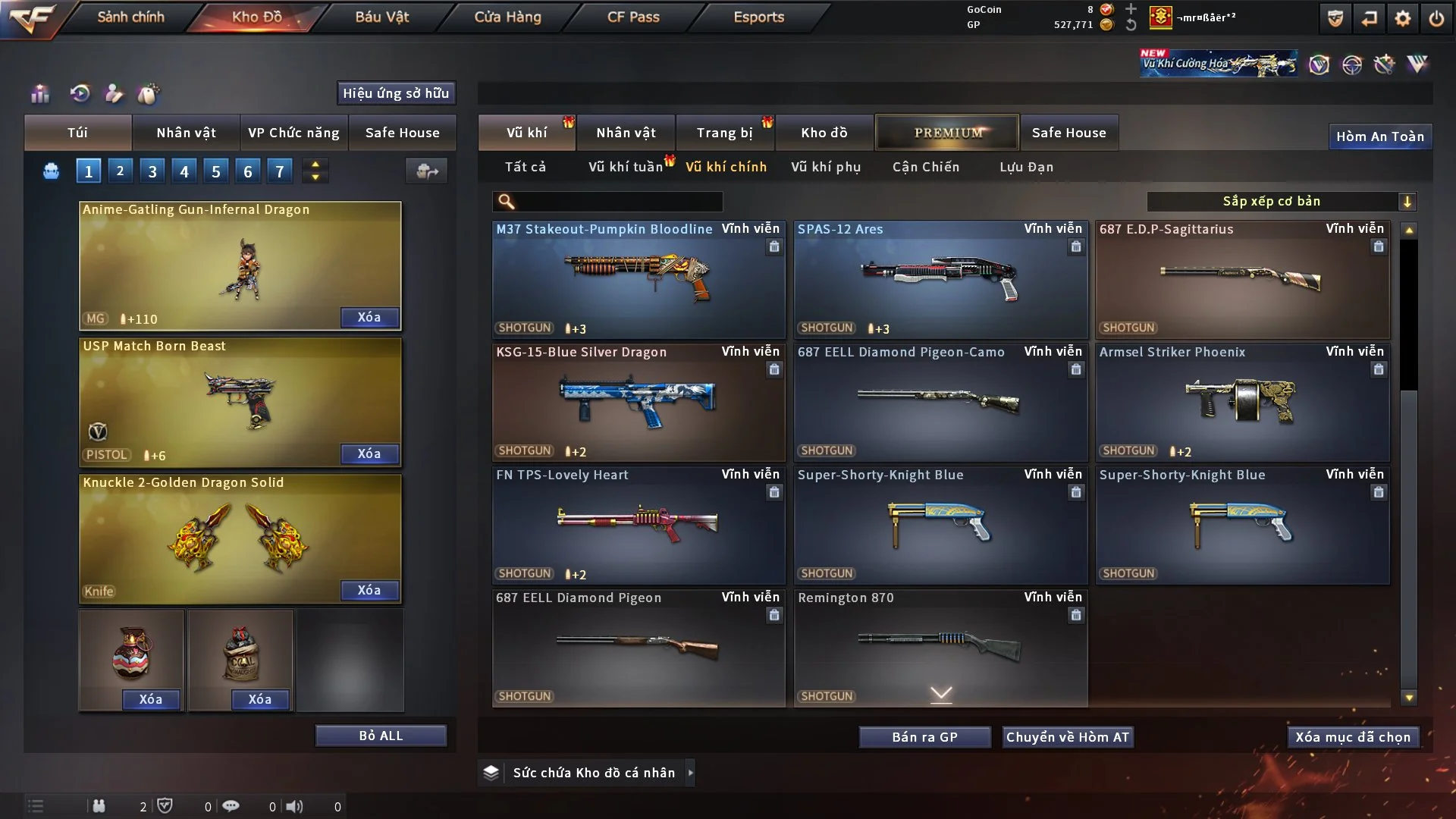Open the CF Pass menu
Image resolution: width=1456 pixels, height=819 pixels.
tap(633, 17)
